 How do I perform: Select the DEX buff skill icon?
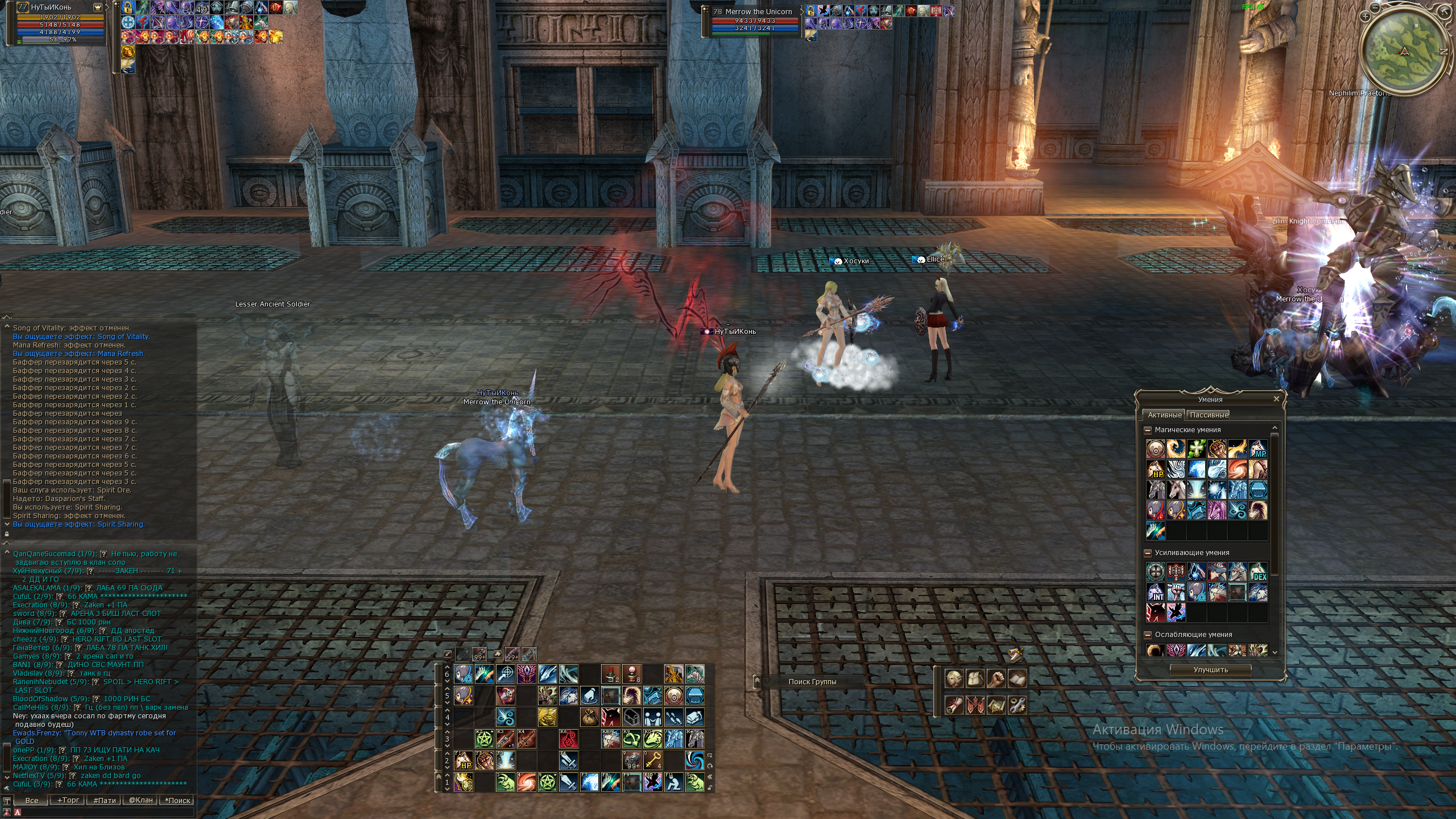point(1258,572)
